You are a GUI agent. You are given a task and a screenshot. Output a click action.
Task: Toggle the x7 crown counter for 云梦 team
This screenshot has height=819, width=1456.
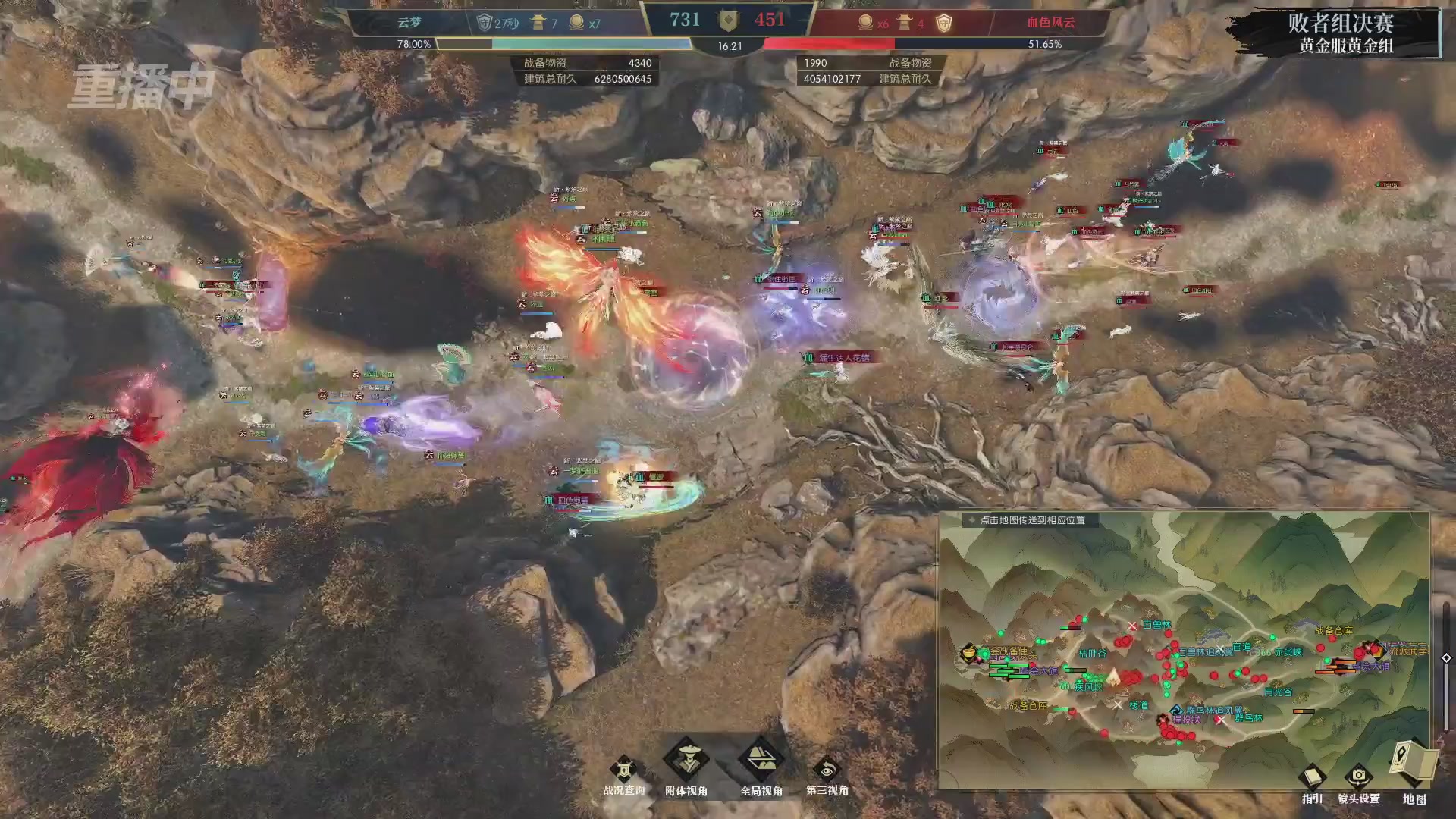point(583,22)
